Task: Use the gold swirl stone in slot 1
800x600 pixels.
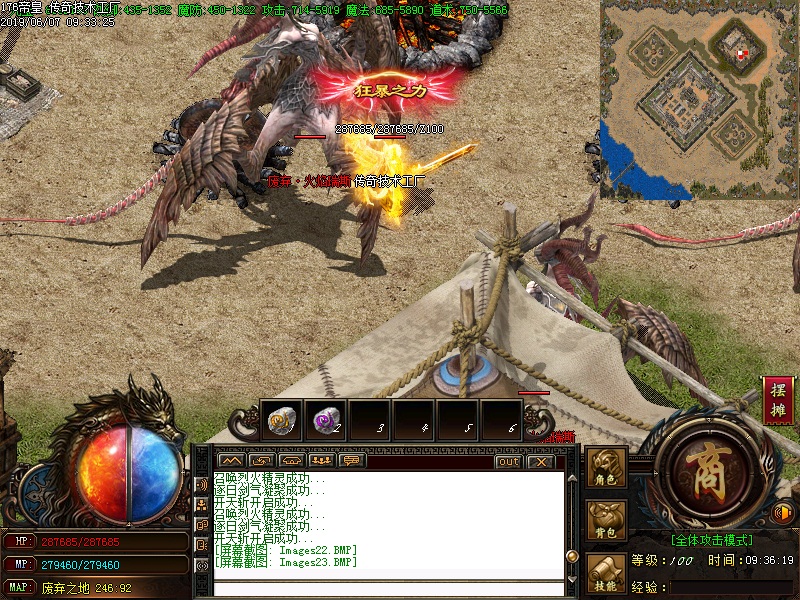Action: tap(281, 420)
